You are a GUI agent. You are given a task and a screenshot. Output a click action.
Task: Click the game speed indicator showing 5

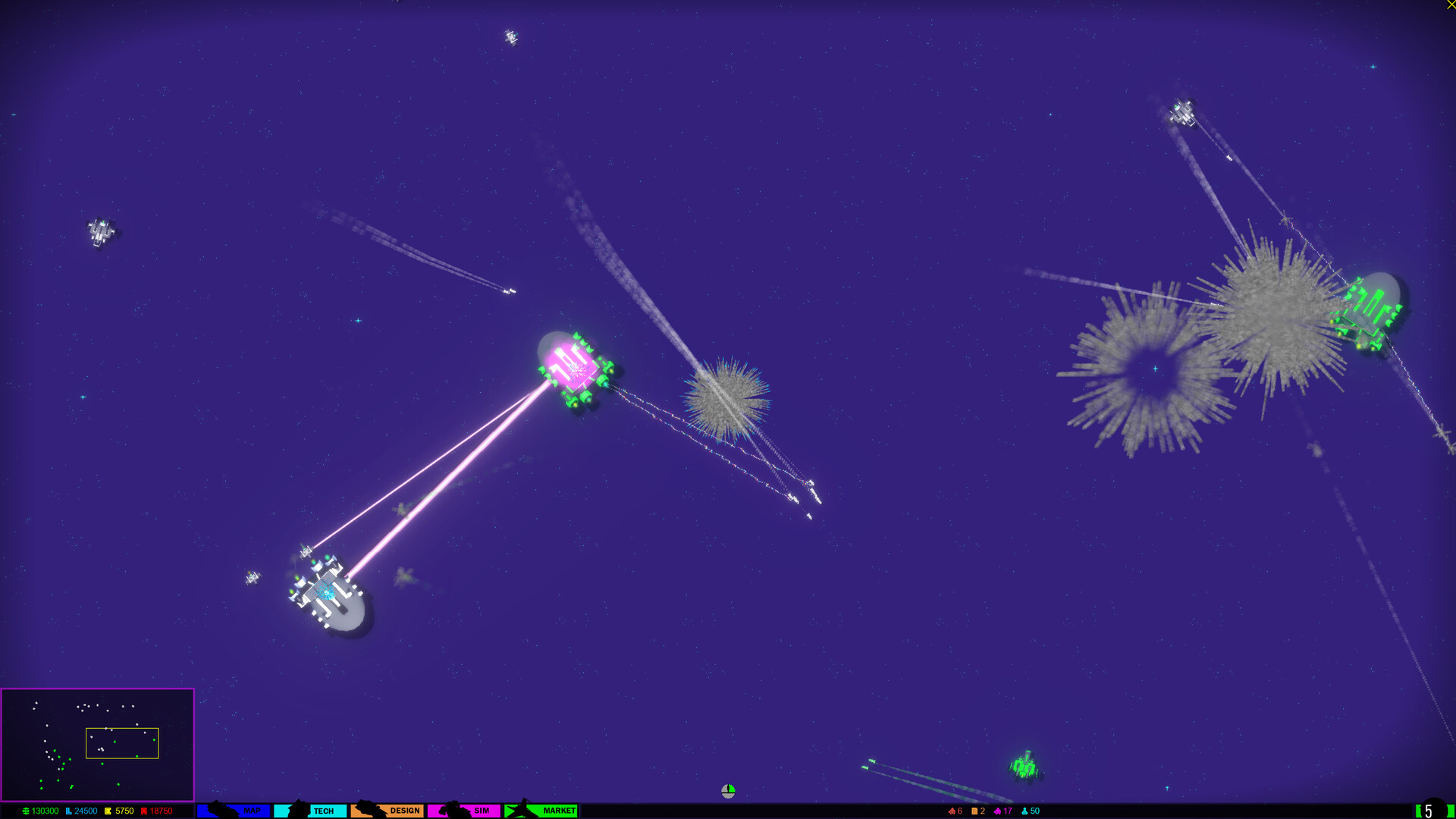[1427, 810]
